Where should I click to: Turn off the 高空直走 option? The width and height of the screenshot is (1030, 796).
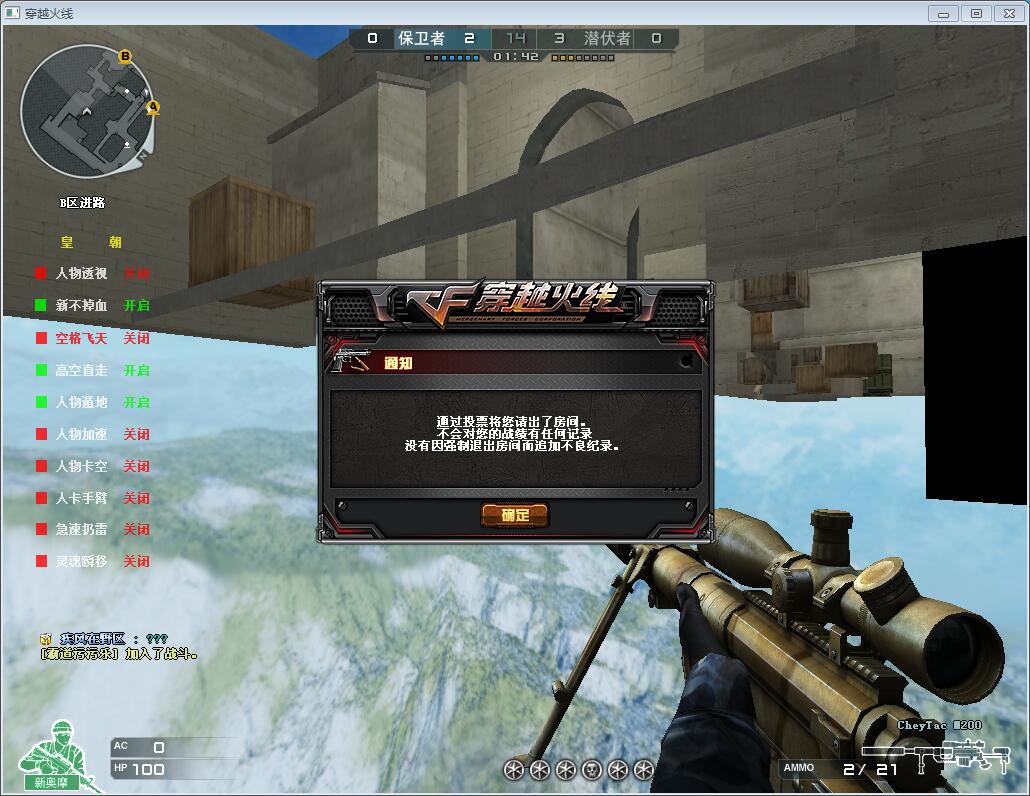click(81, 370)
